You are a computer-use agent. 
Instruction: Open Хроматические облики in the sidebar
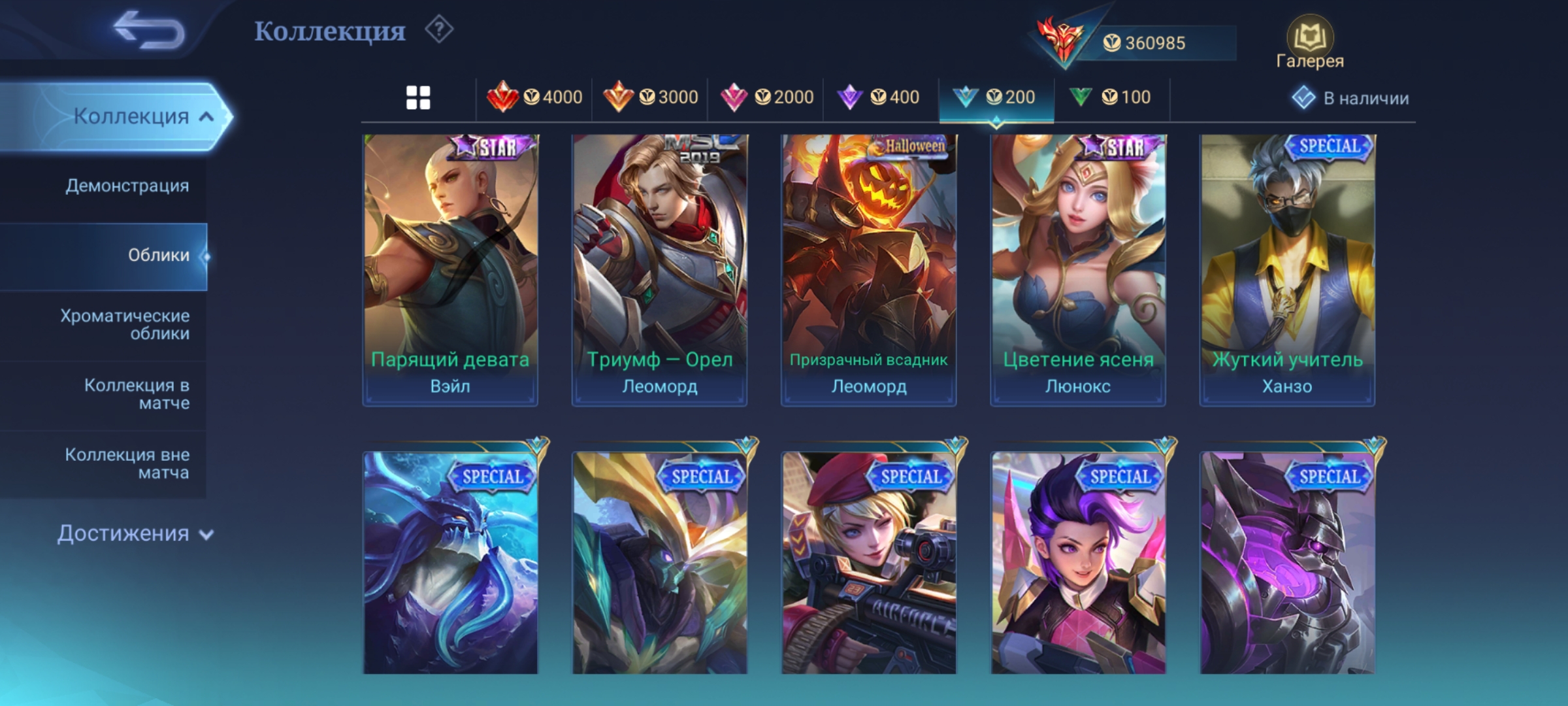point(125,324)
